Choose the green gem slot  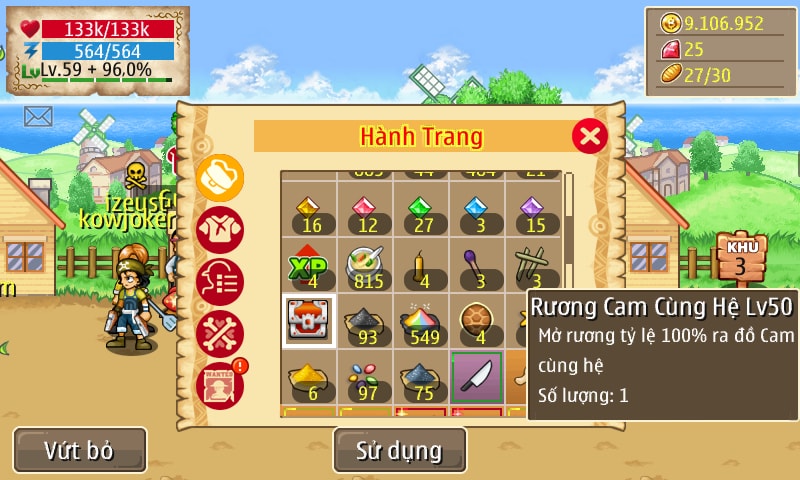421,211
